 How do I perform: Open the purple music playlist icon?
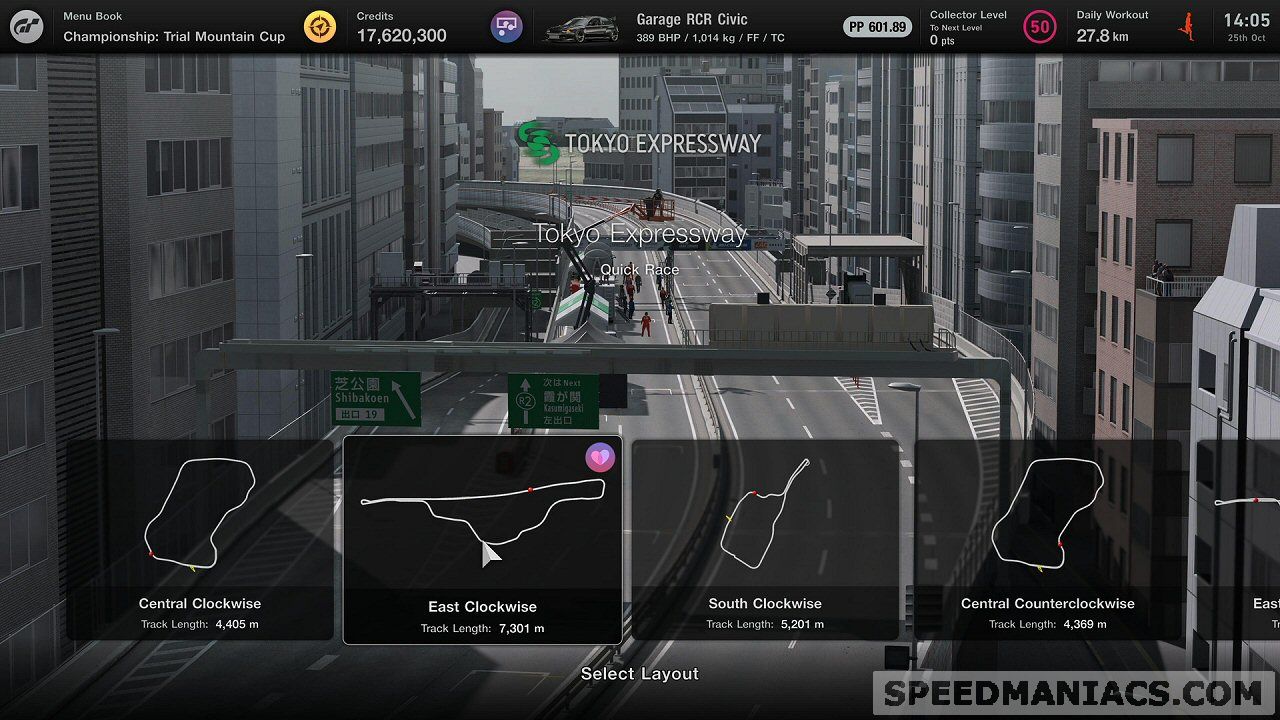pos(506,27)
